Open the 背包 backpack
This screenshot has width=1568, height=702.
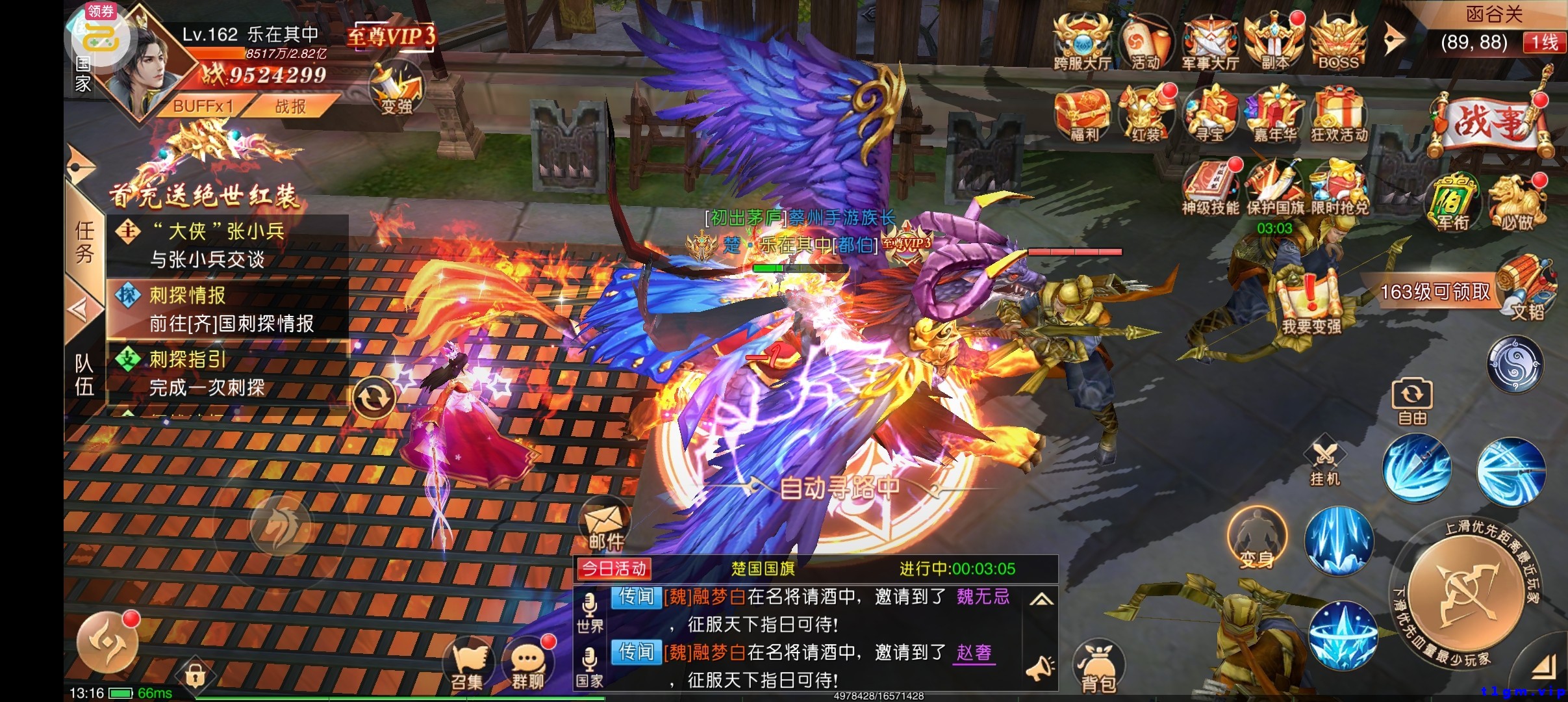(x=1098, y=666)
